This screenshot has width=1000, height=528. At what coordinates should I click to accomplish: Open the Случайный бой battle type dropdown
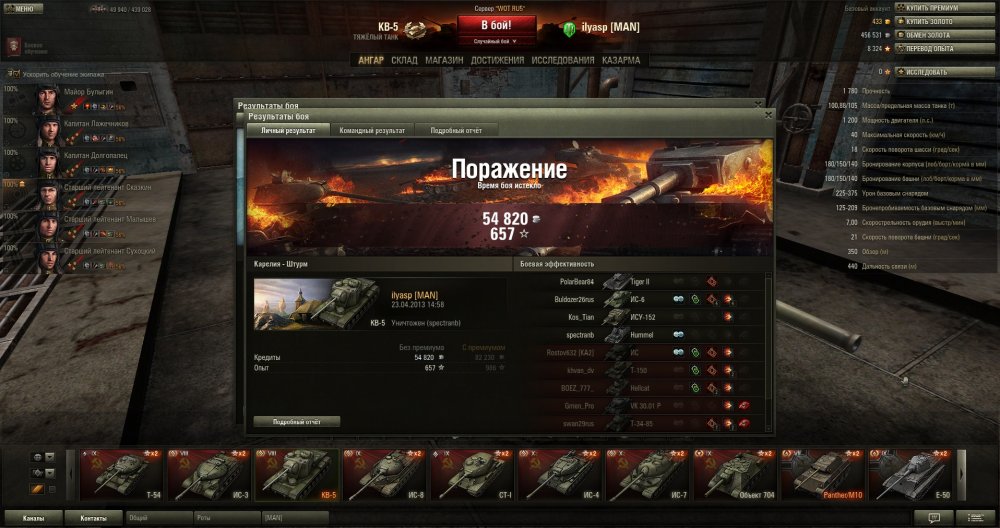point(498,42)
